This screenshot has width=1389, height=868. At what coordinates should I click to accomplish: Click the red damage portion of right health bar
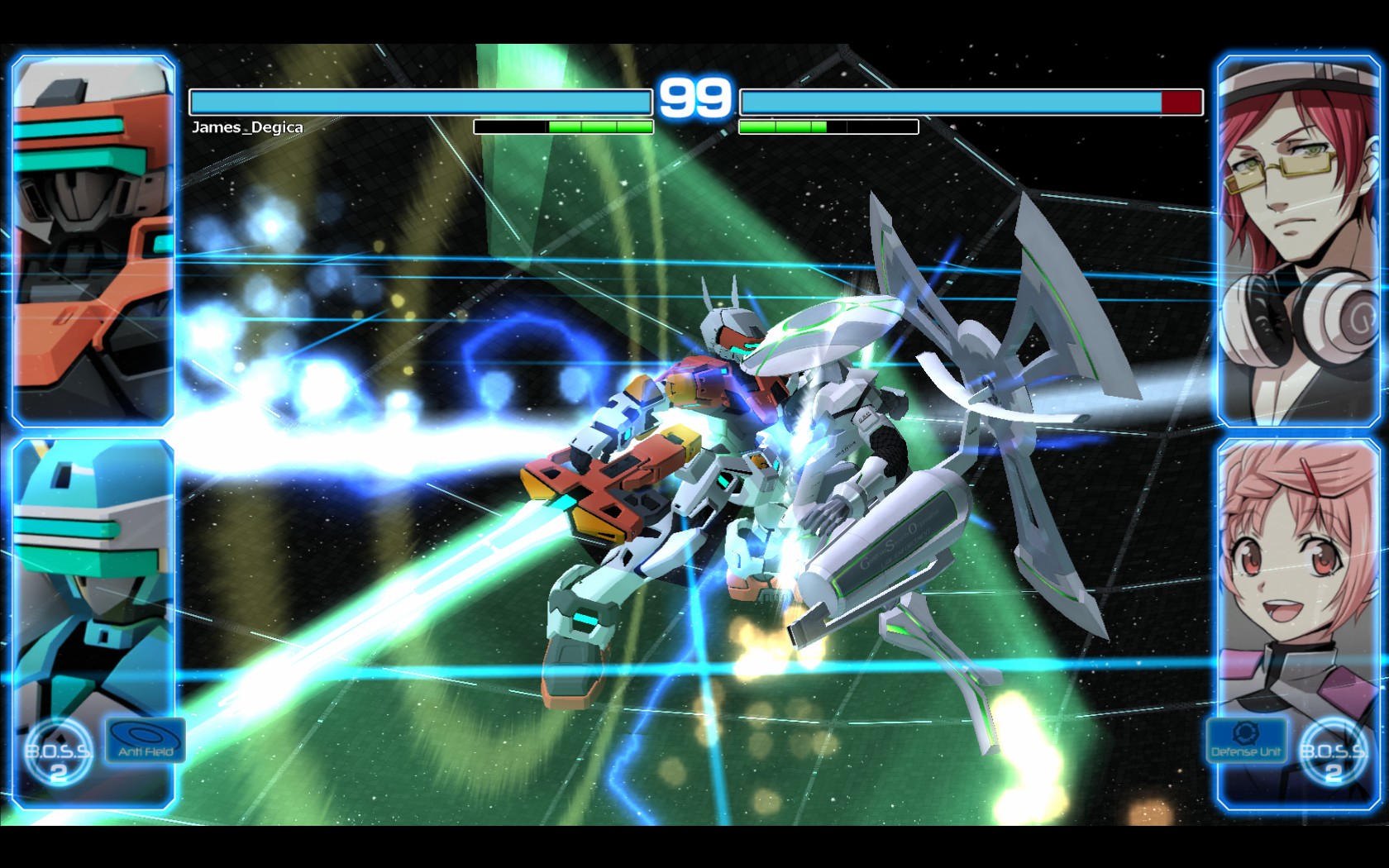[1181, 103]
